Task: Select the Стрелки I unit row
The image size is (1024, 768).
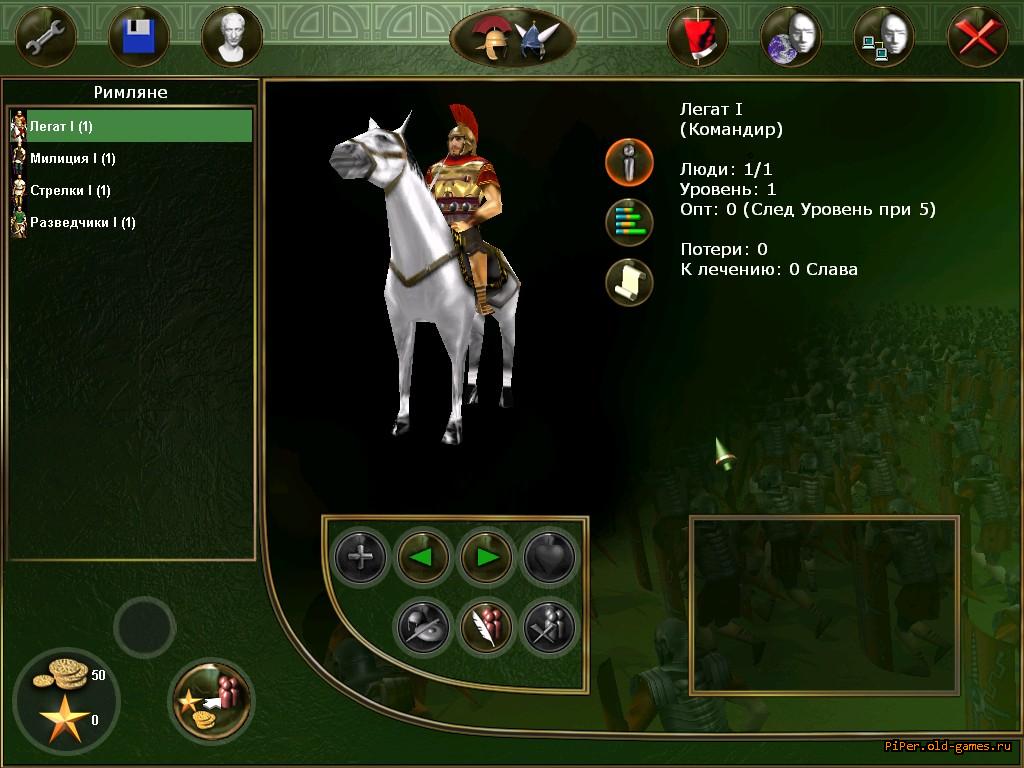Action: coord(70,190)
